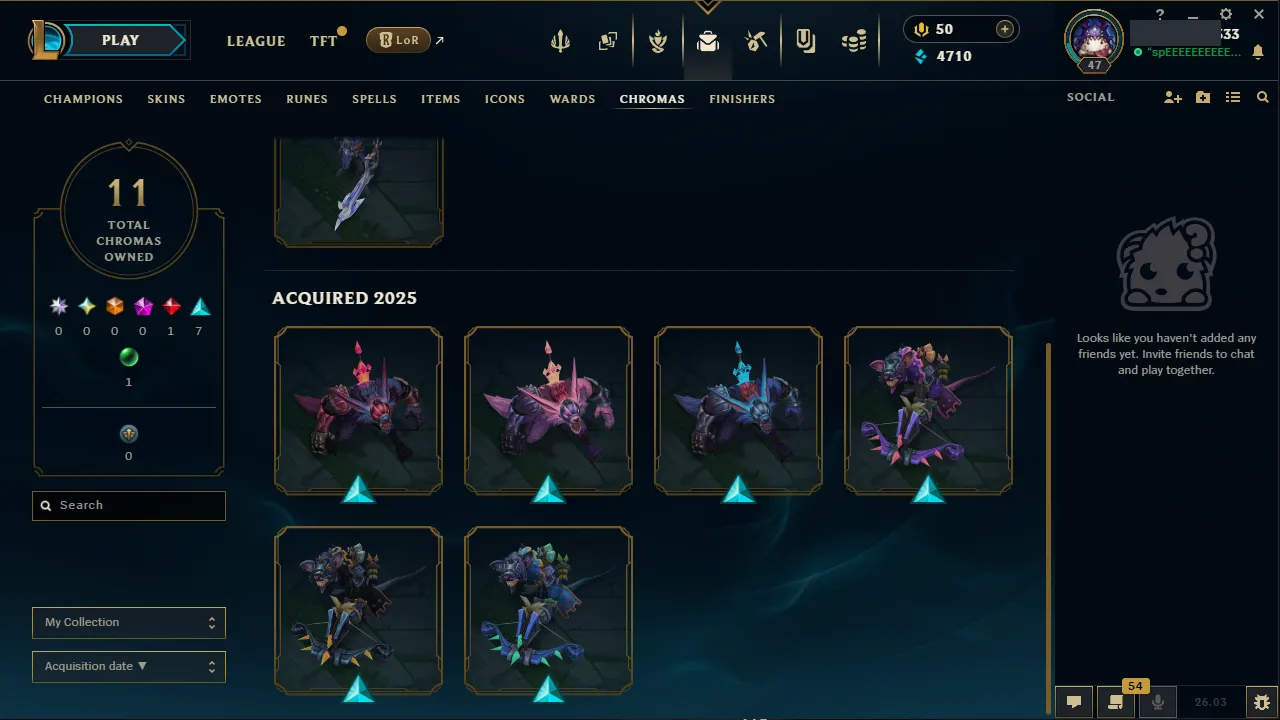
Task: Open the Acquisition date sort dropdown
Action: point(128,666)
